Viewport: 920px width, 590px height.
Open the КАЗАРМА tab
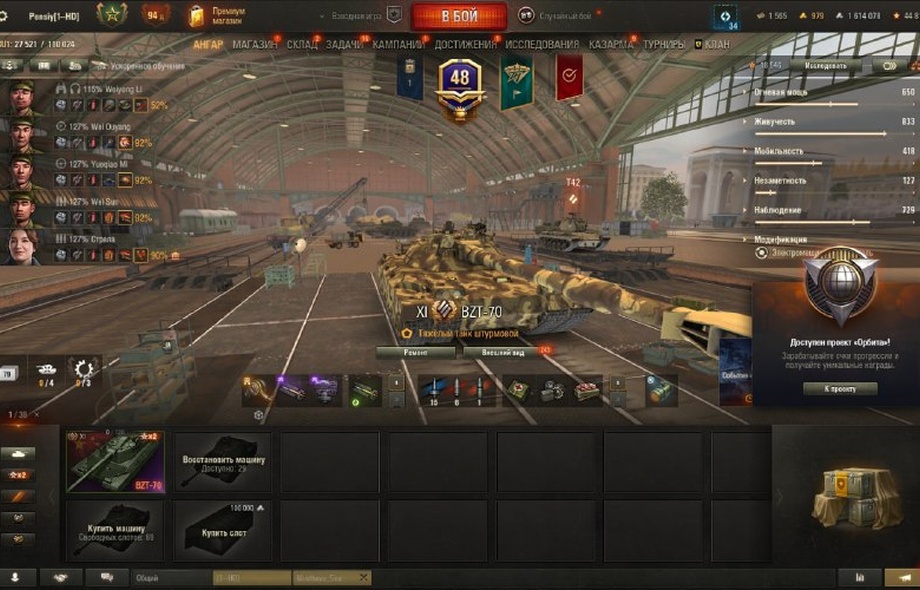tap(610, 45)
